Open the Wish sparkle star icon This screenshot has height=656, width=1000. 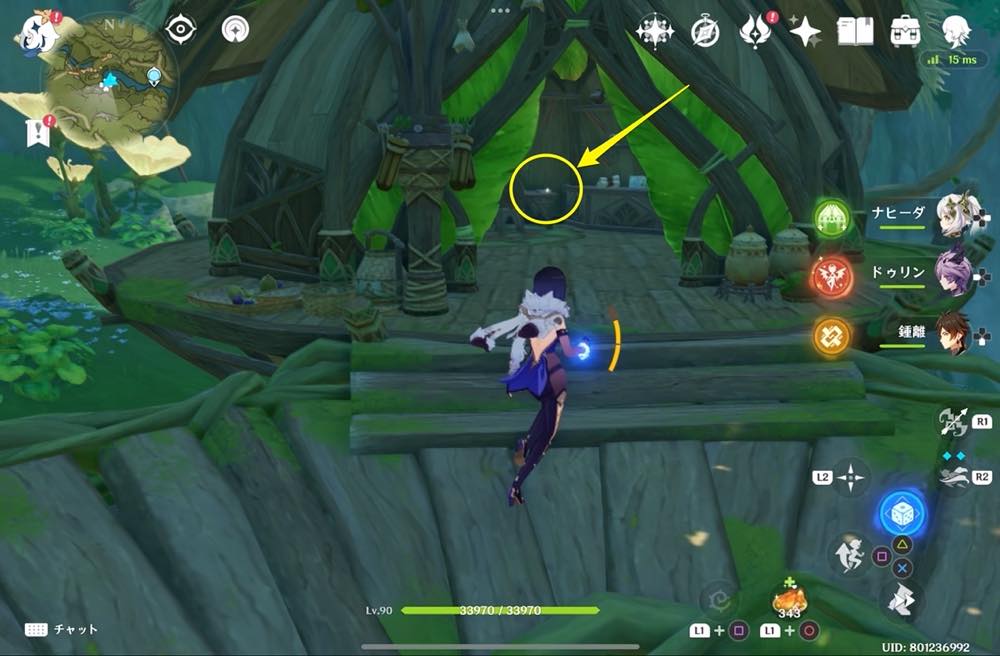click(805, 32)
